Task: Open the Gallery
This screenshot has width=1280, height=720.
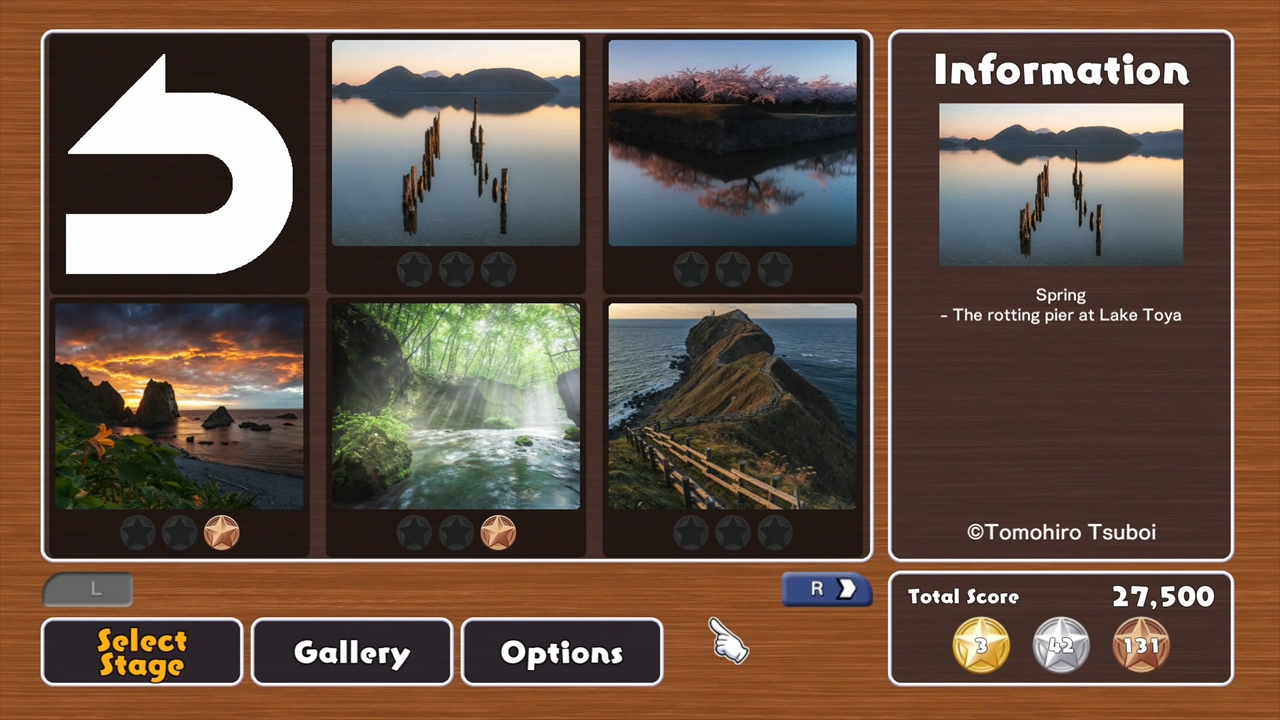Action: pyautogui.click(x=351, y=652)
